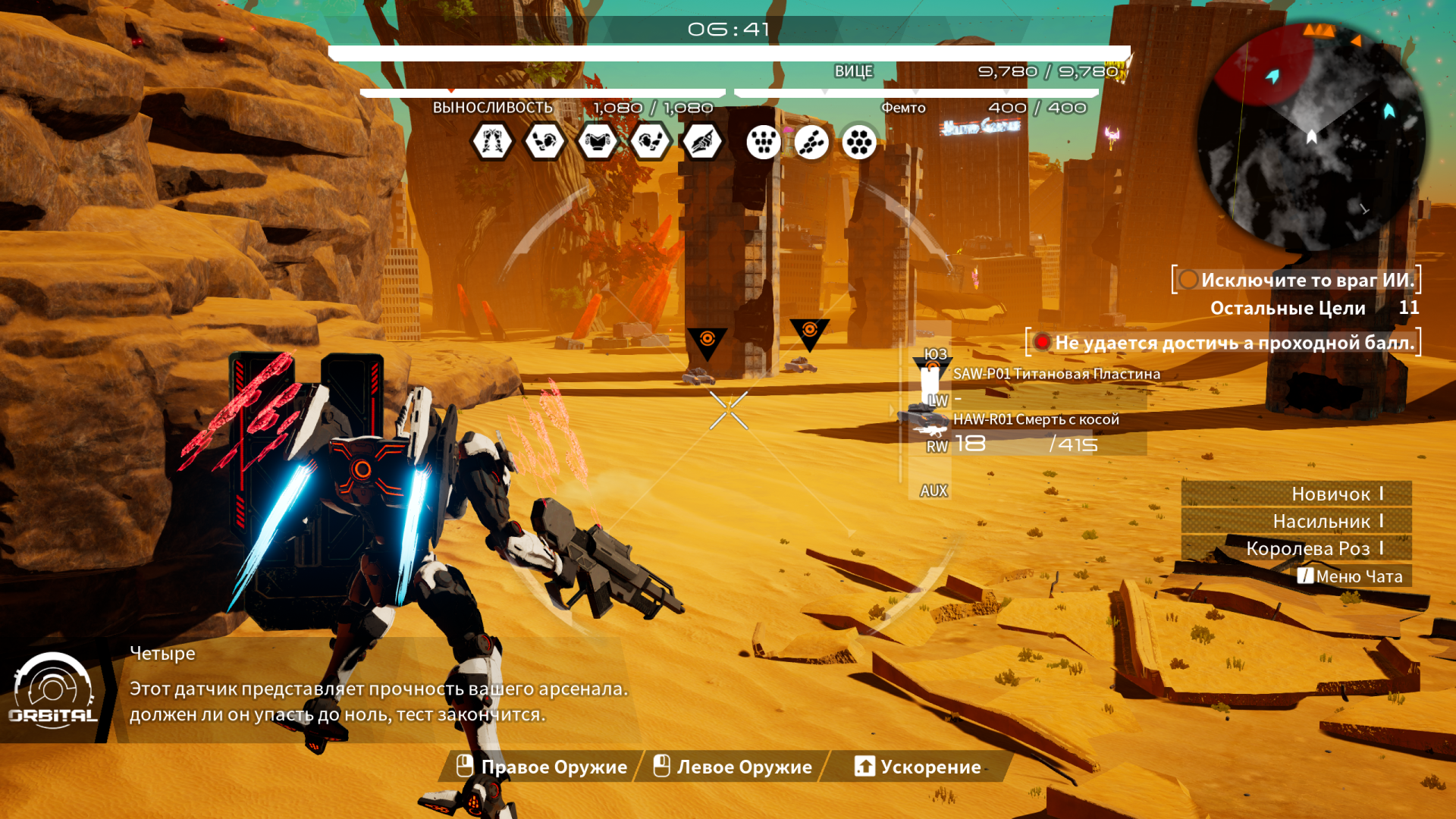This screenshot has width=1456, height=819.
Task: Select player Новичок in the squad list
Action: [x=1297, y=494]
